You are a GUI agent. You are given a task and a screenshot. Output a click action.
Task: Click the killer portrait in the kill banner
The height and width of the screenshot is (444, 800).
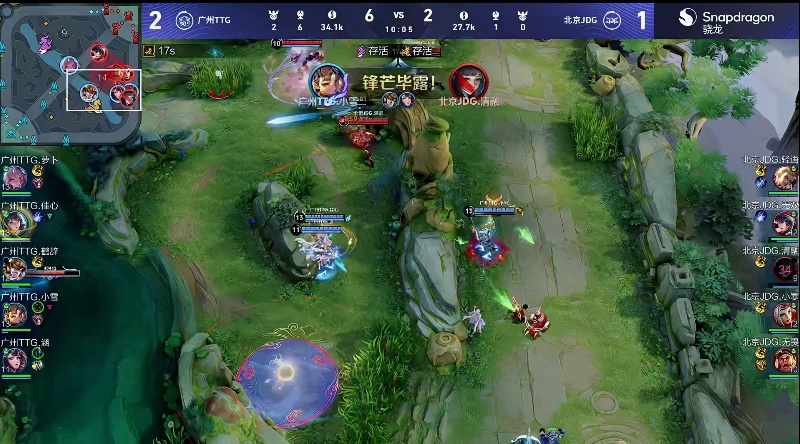(x=326, y=80)
